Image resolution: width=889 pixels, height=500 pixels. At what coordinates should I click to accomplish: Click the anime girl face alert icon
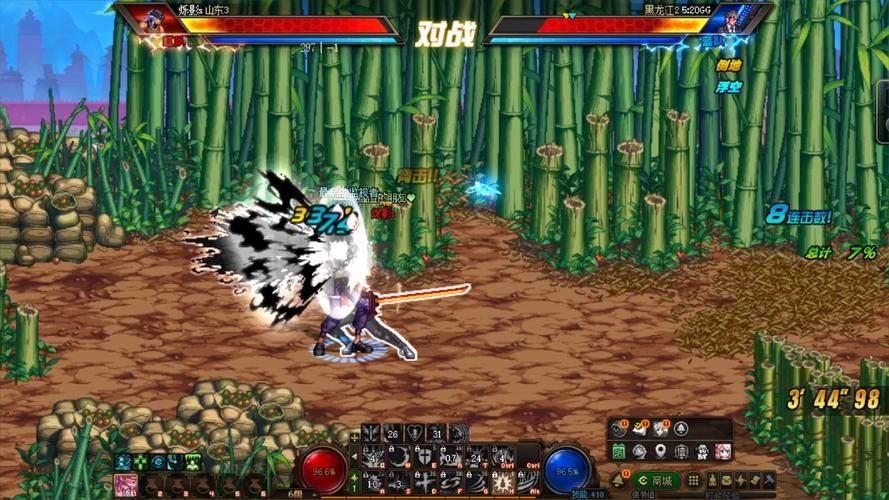click(659, 429)
